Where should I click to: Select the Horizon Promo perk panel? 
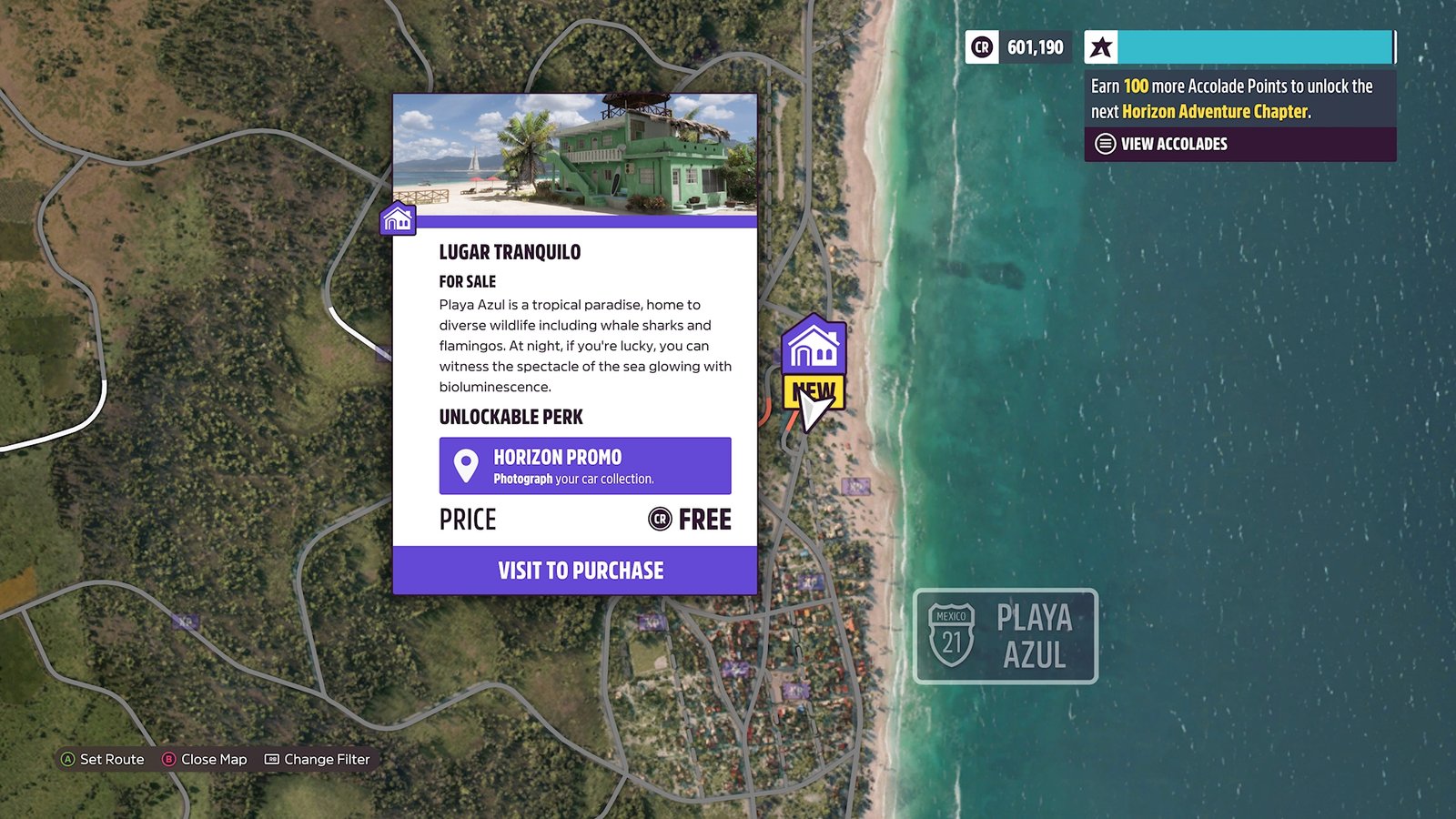(584, 466)
